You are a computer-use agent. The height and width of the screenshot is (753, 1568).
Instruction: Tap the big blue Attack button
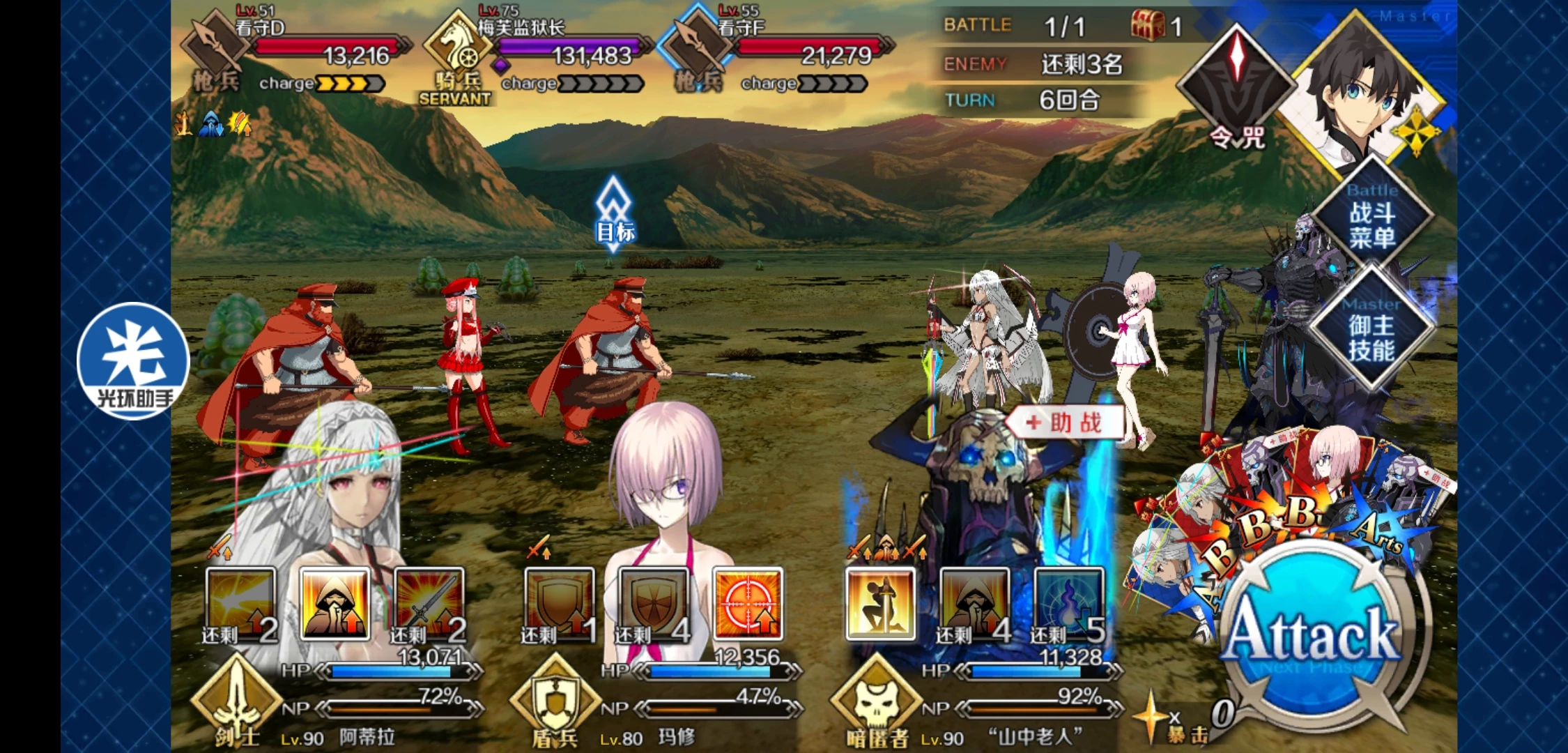pos(1312,633)
